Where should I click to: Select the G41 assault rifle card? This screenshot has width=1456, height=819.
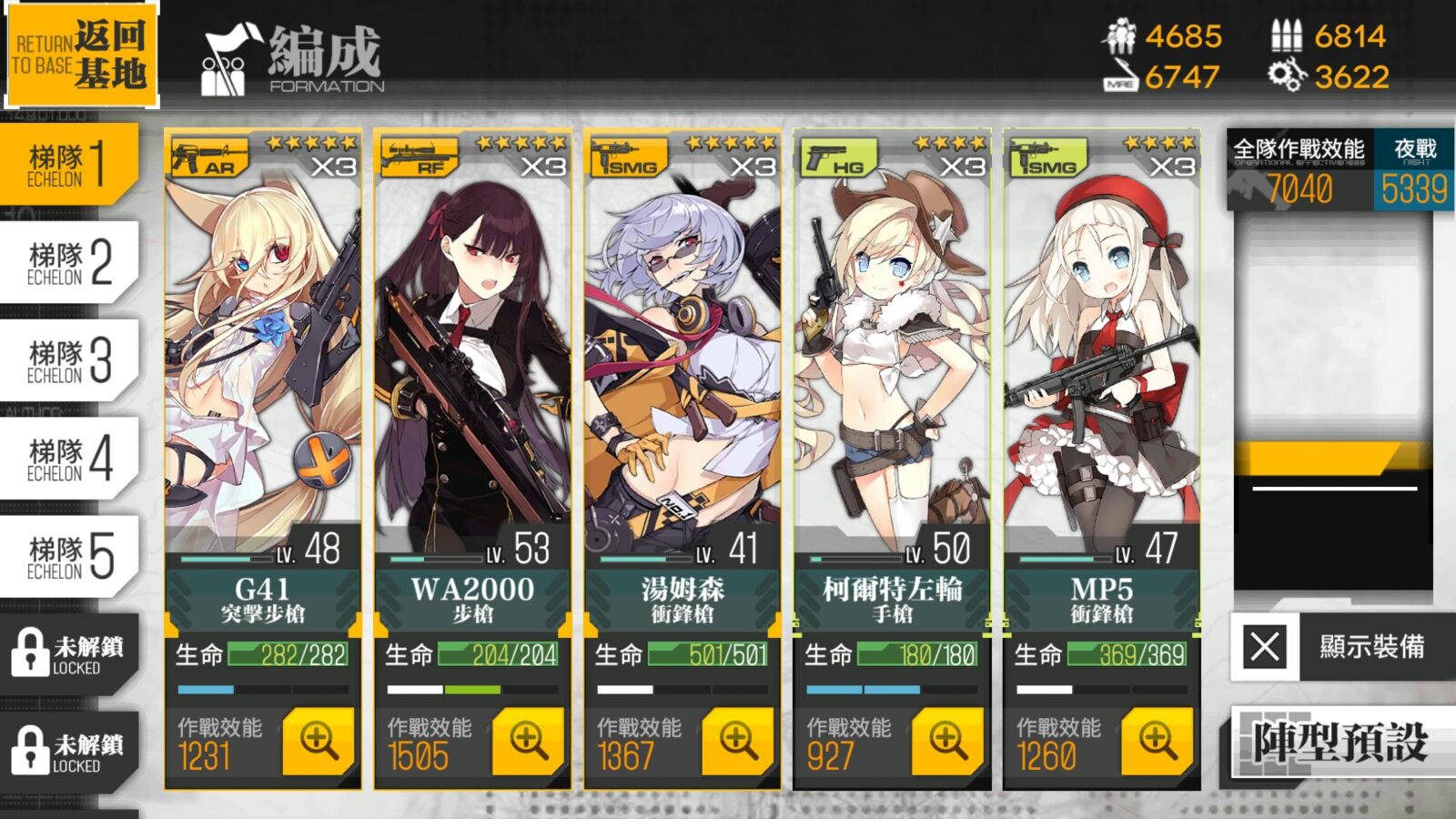[x=262, y=364]
